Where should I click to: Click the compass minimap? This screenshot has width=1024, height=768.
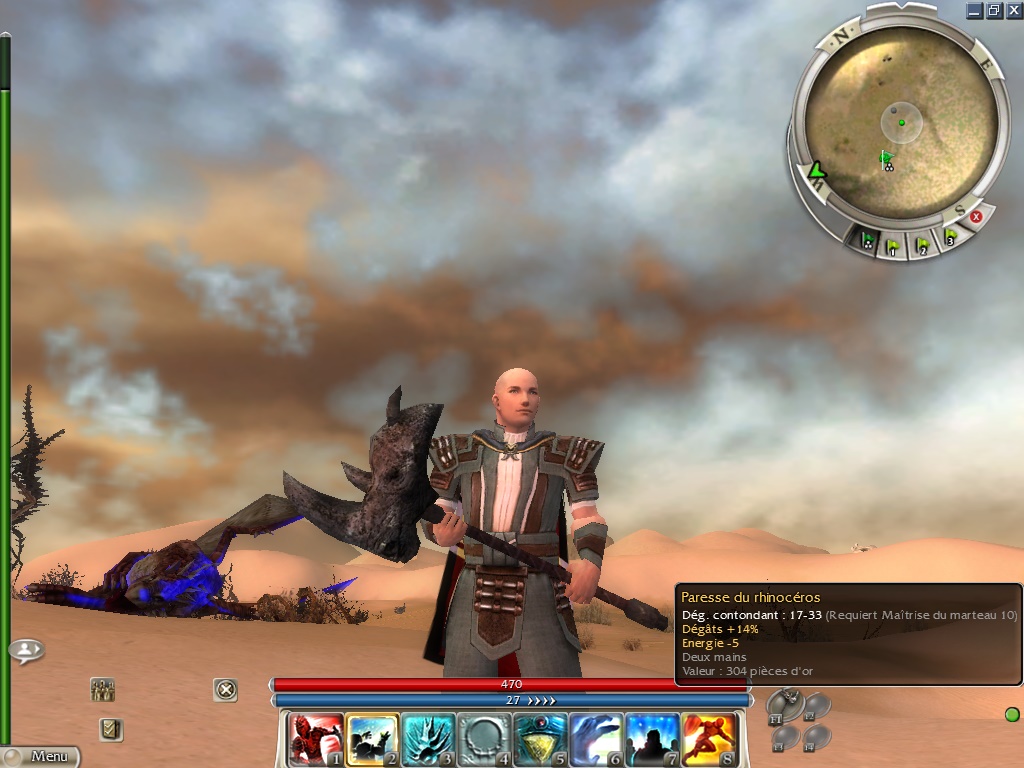(901, 122)
